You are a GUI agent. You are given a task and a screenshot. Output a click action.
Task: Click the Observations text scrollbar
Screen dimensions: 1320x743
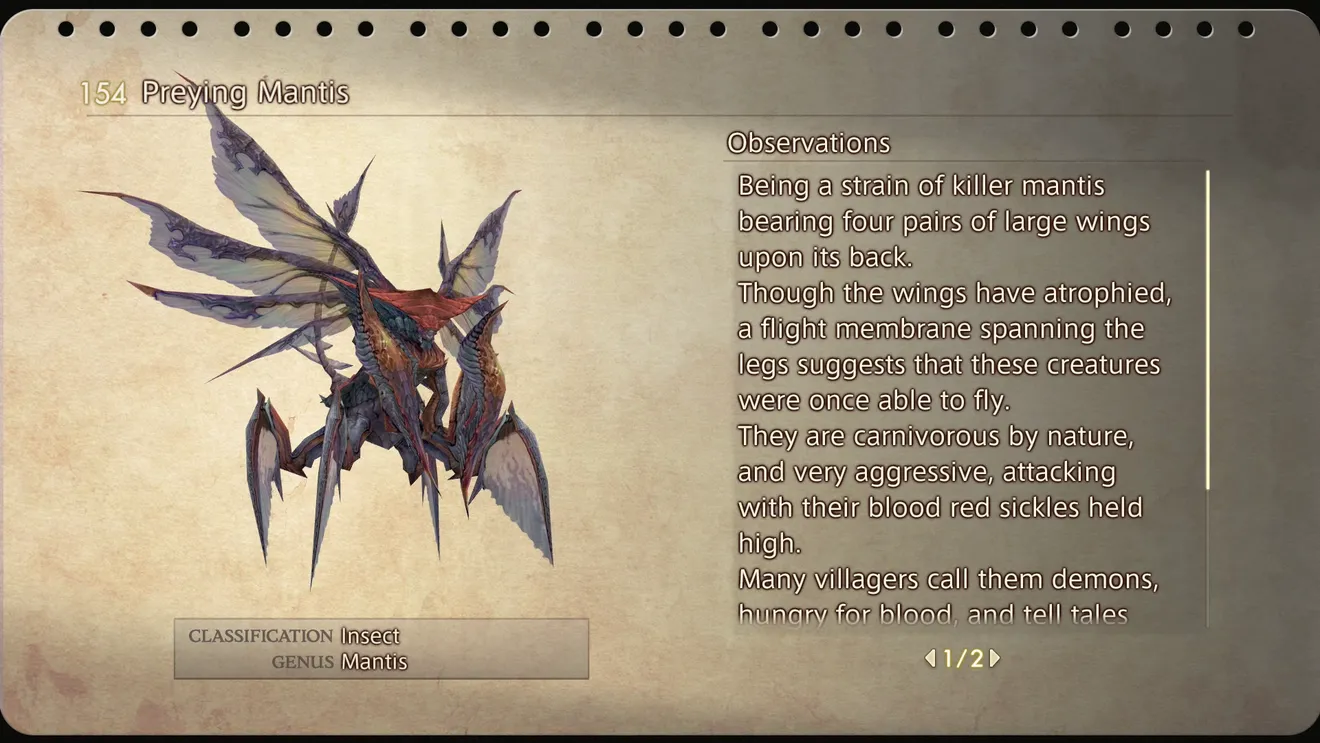tap(1208, 331)
